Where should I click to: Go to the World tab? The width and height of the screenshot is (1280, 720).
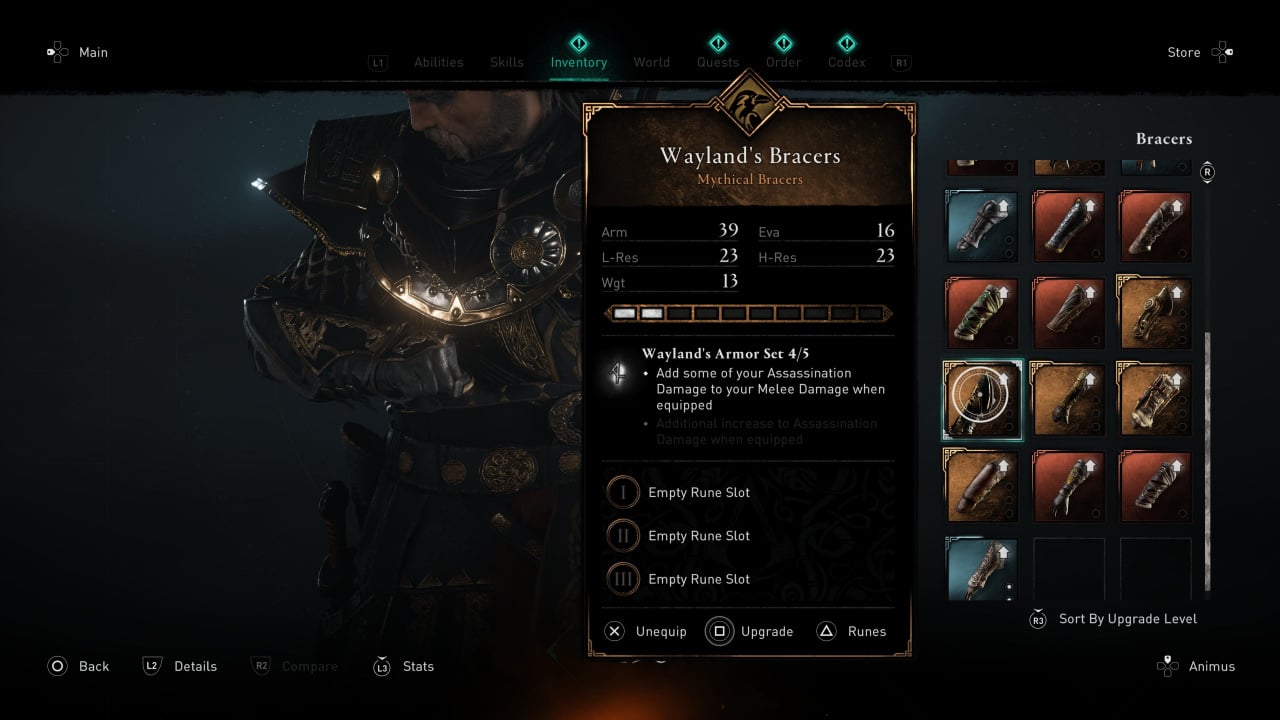pyautogui.click(x=652, y=62)
